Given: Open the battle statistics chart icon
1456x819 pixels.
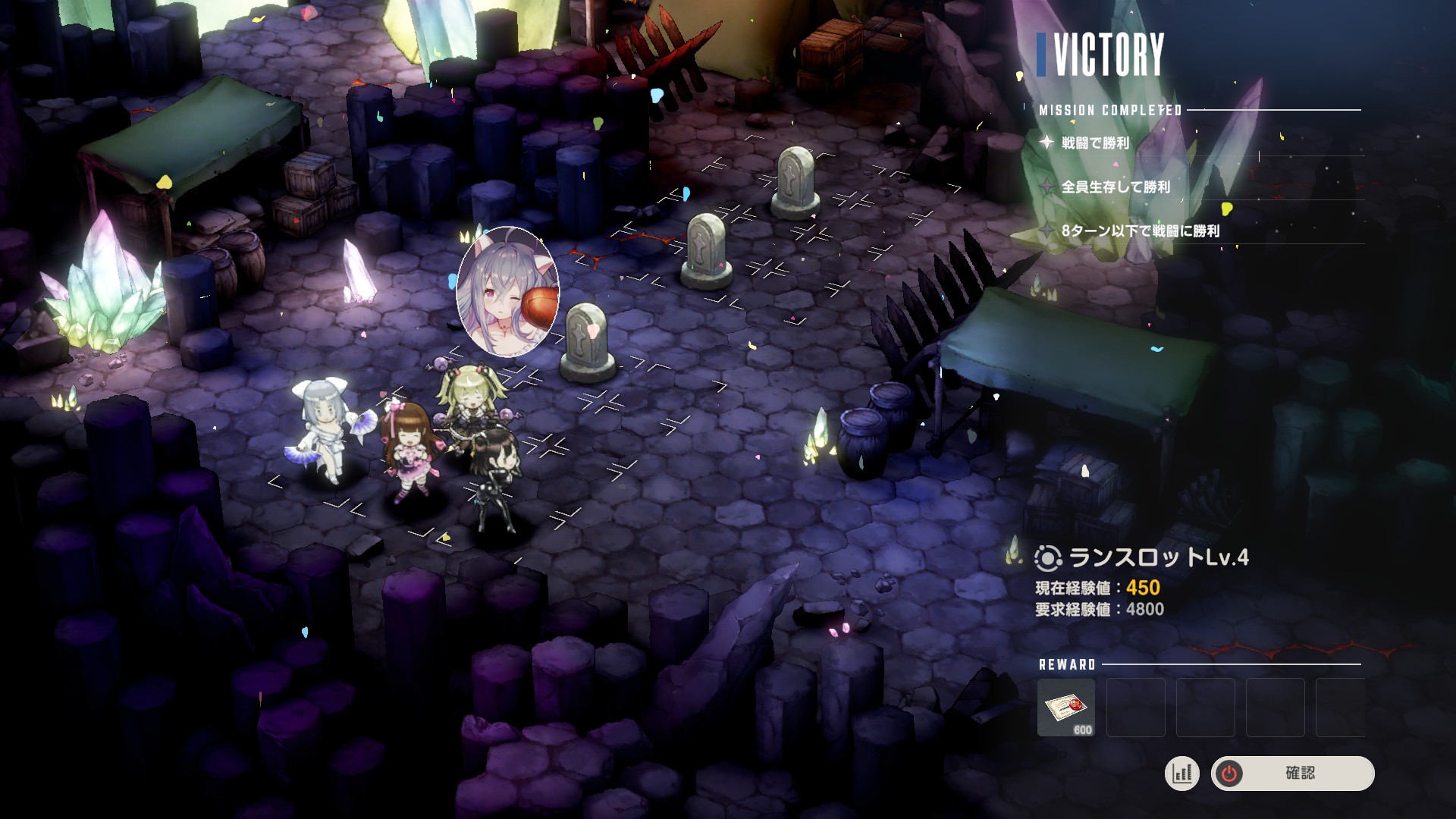Looking at the screenshot, I should point(1181,773).
